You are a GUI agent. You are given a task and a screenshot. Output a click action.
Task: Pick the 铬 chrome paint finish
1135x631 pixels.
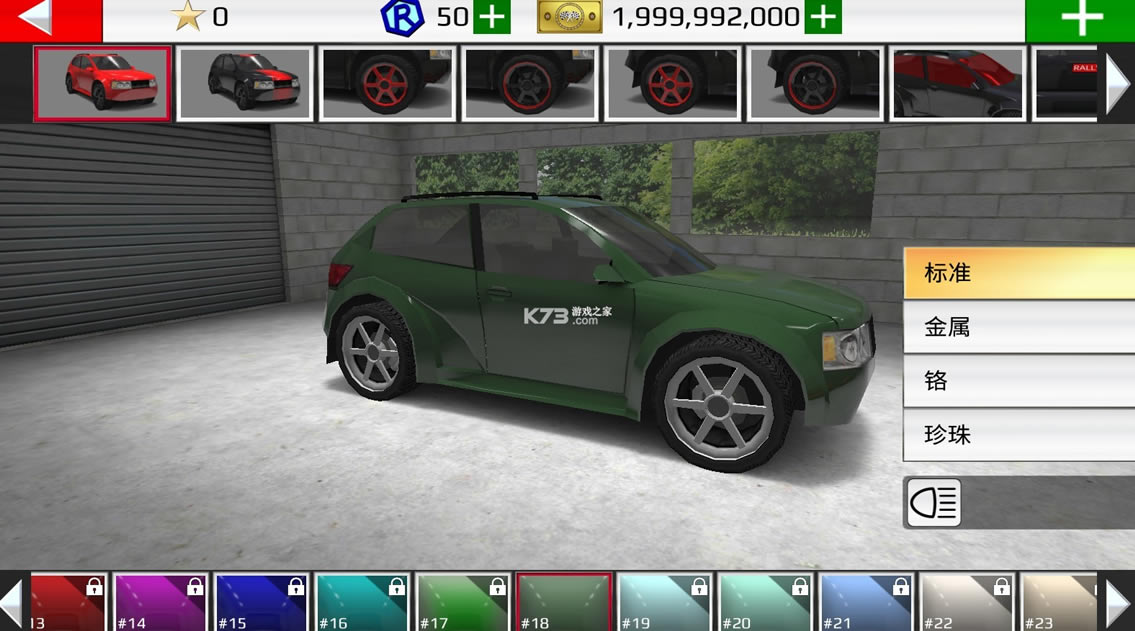(x=1018, y=381)
